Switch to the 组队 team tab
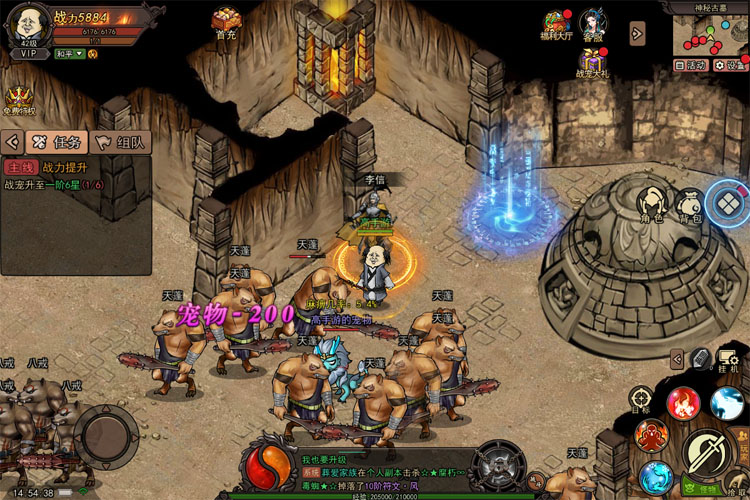The width and height of the screenshot is (750, 500). (x=119, y=142)
